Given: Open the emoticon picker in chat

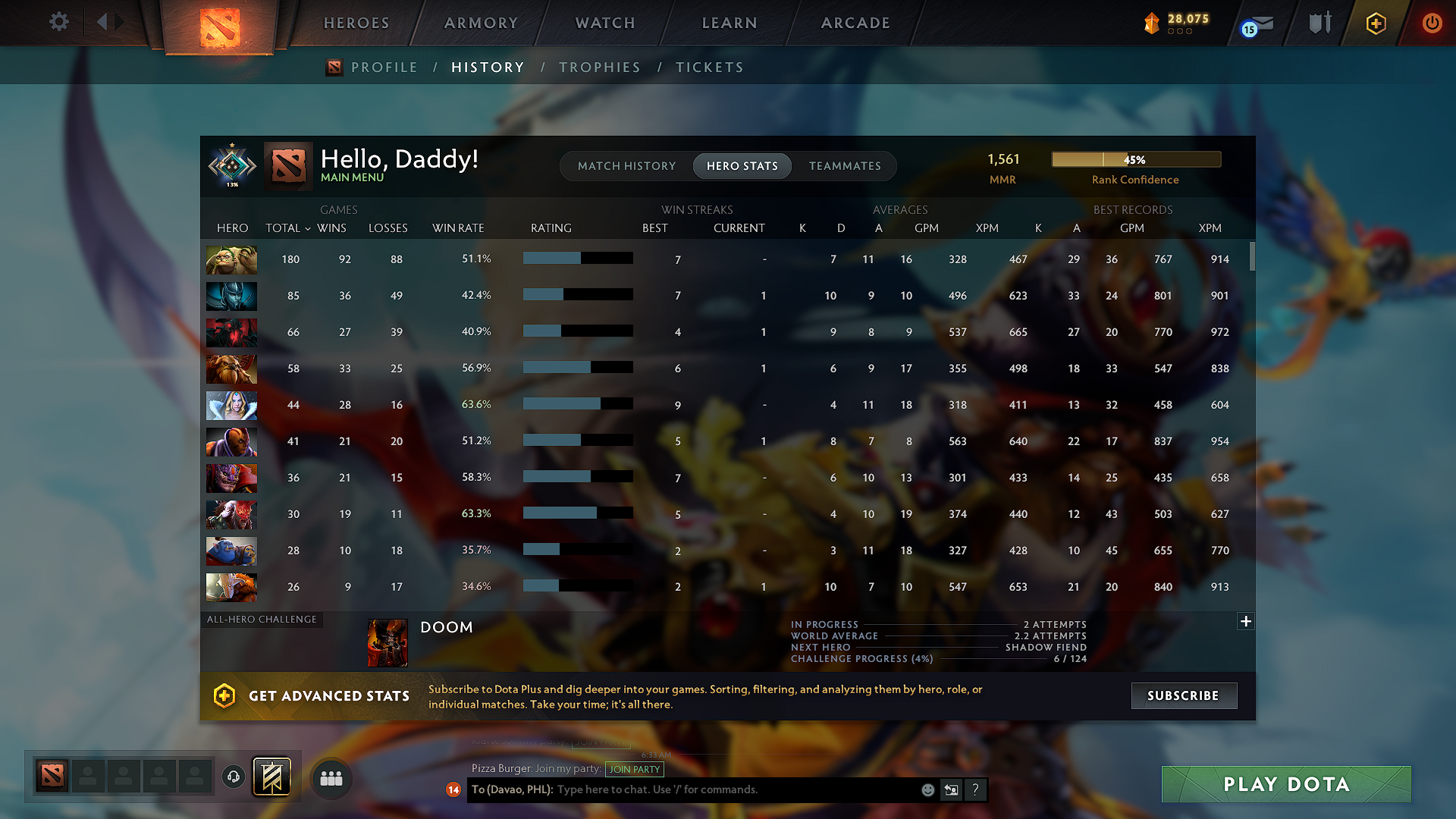Looking at the screenshot, I should tap(927, 789).
